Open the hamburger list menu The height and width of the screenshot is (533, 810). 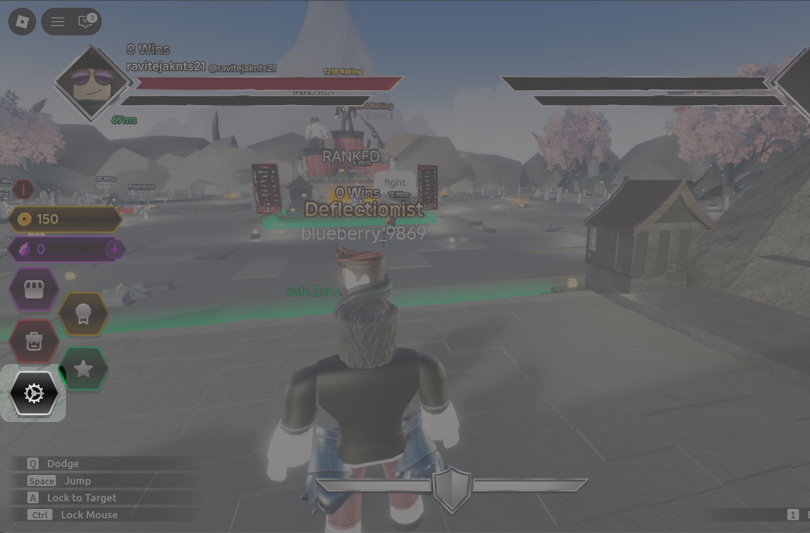58,21
